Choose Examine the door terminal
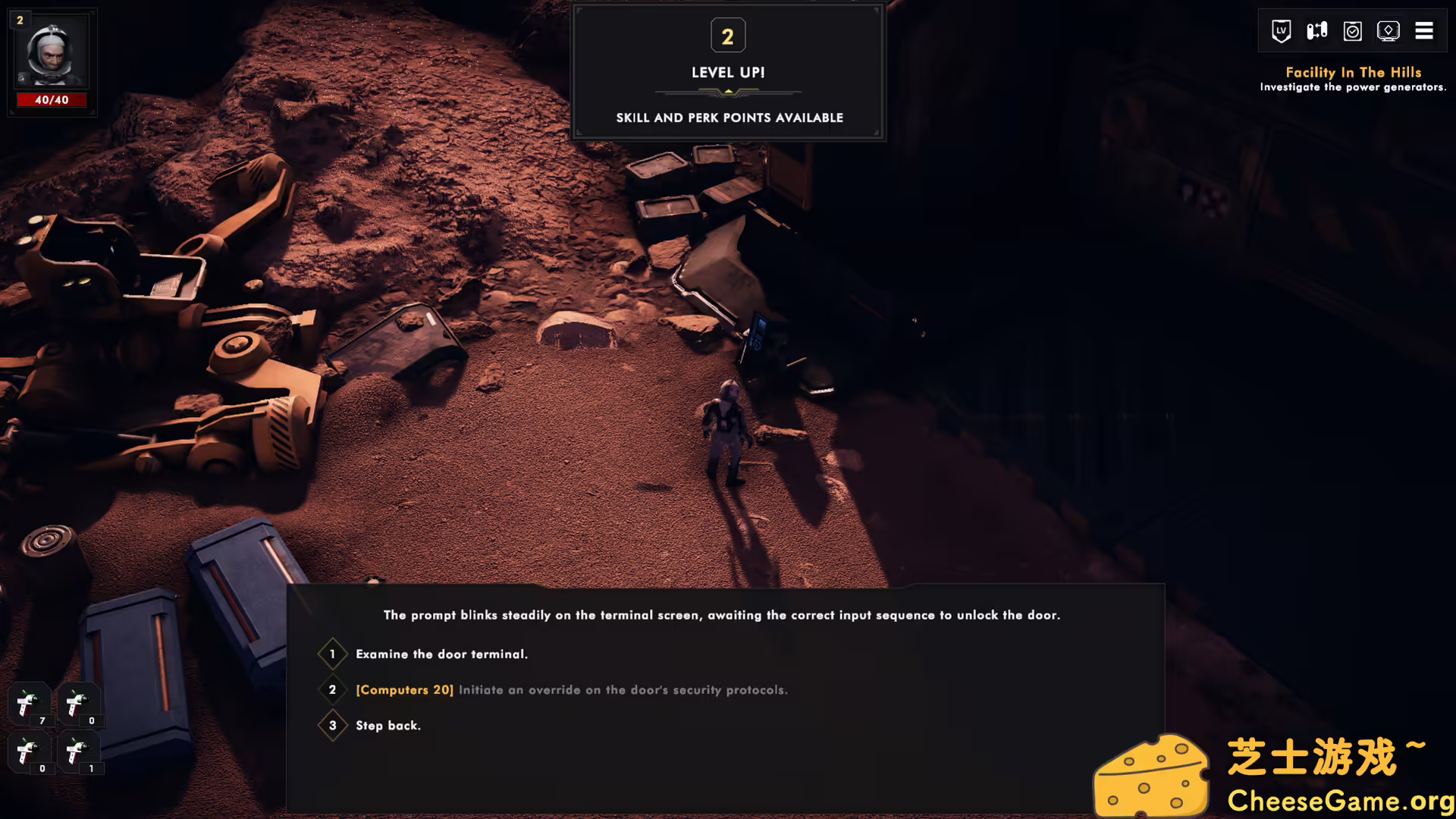The height and width of the screenshot is (819, 1456). coord(441,654)
